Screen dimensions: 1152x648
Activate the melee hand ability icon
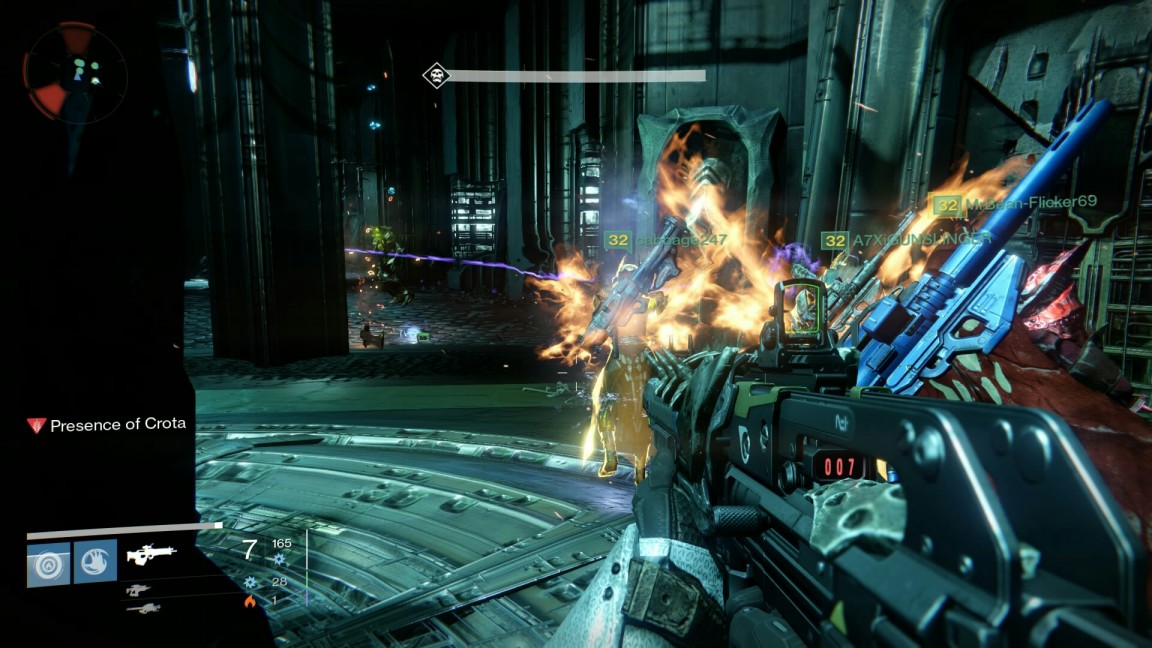[96, 562]
